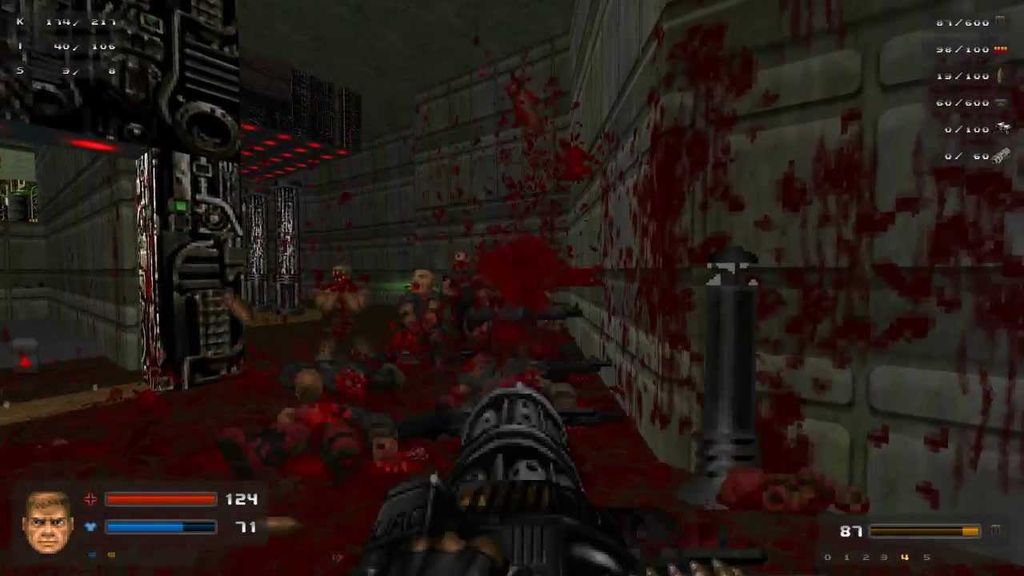The width and height of the screenshot is (1024, 576).
Task: Choose weapon slot 2
Action: coord(865,557)
